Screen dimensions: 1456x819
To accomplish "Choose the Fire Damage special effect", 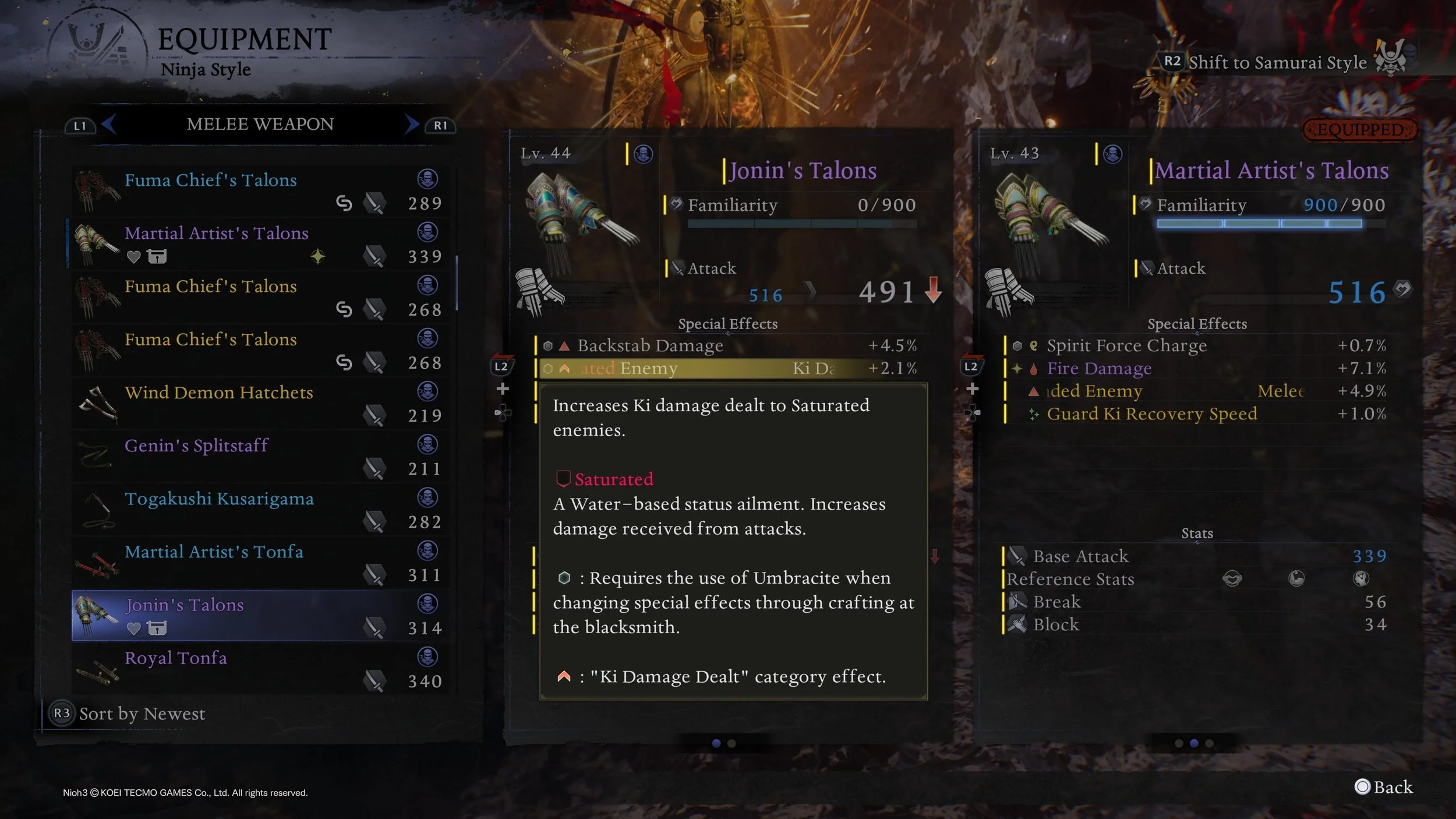I will [1197, 369].
